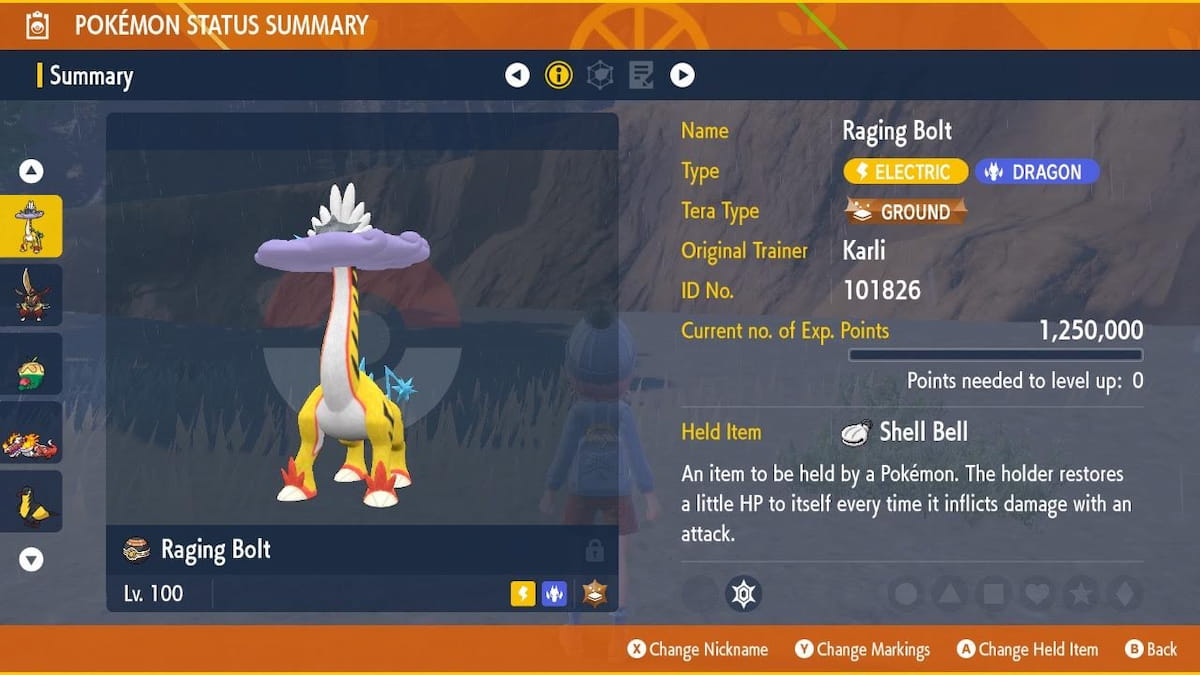Toggle the star marking icon
1200x675 pixels.
(x=1081, y=594)
